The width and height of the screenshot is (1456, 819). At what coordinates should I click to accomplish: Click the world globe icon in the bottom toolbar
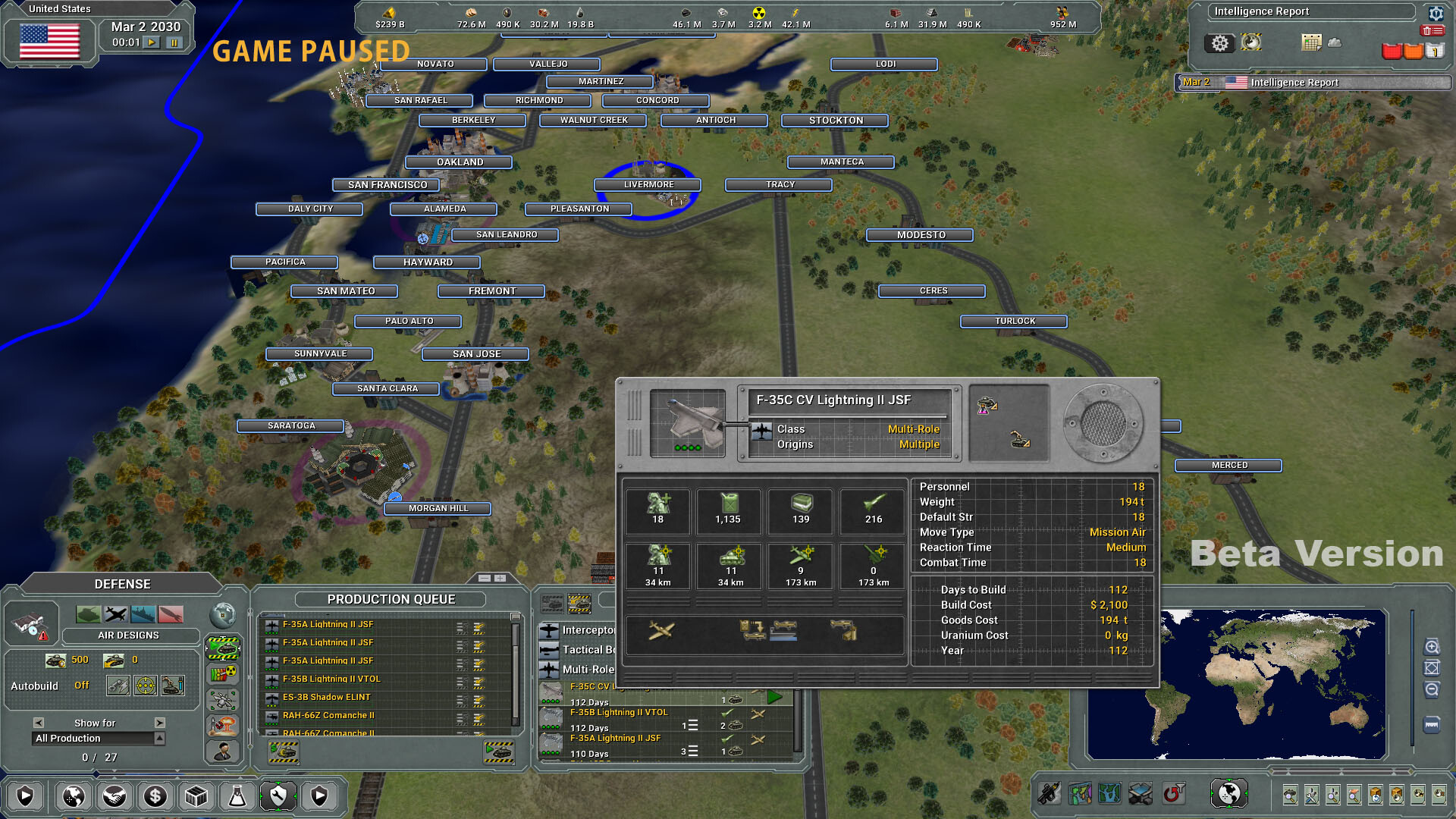74,795
